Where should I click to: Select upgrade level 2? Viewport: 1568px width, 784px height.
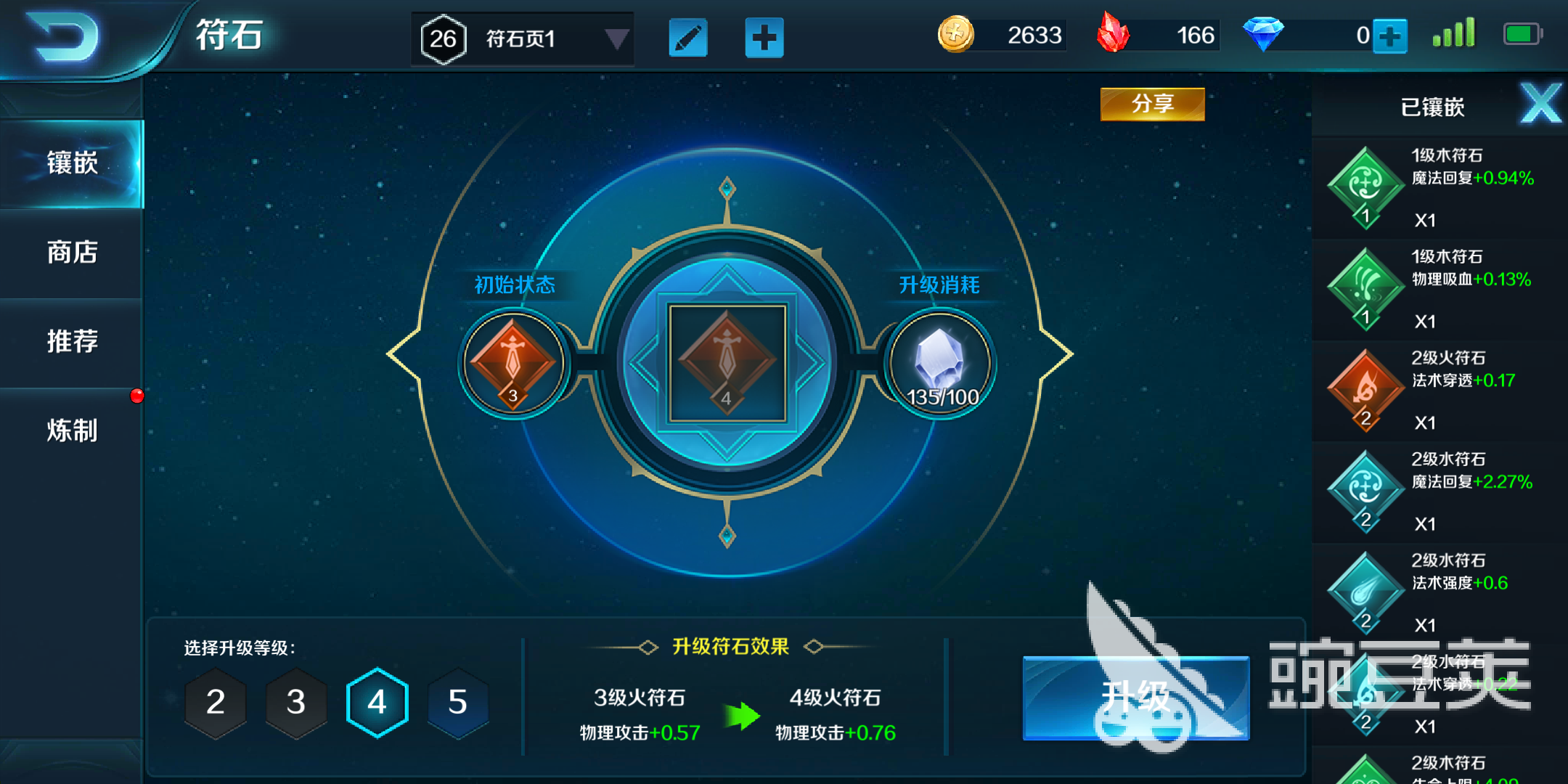pyautogui.click(x=216, y=702)
